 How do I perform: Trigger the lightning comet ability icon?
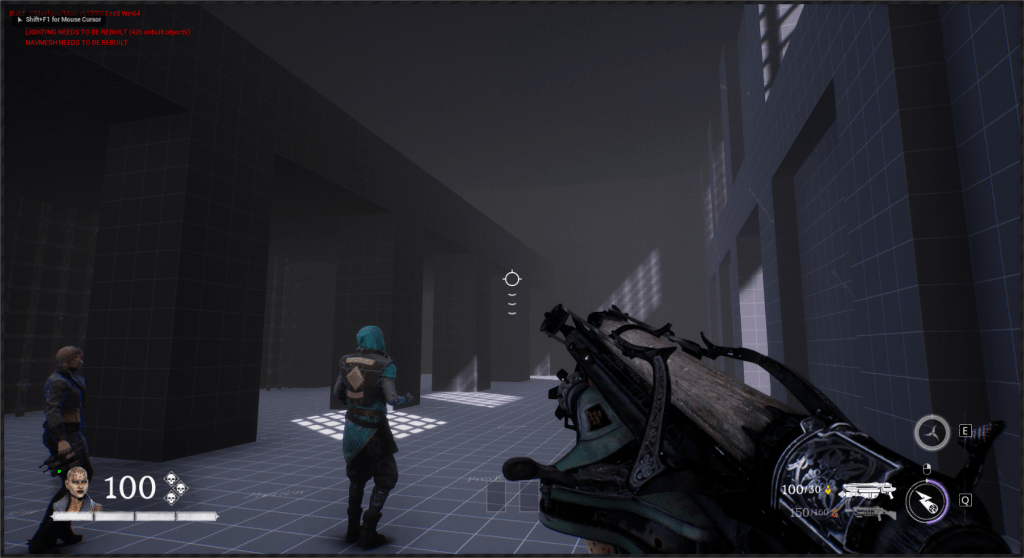click(925, 501)
